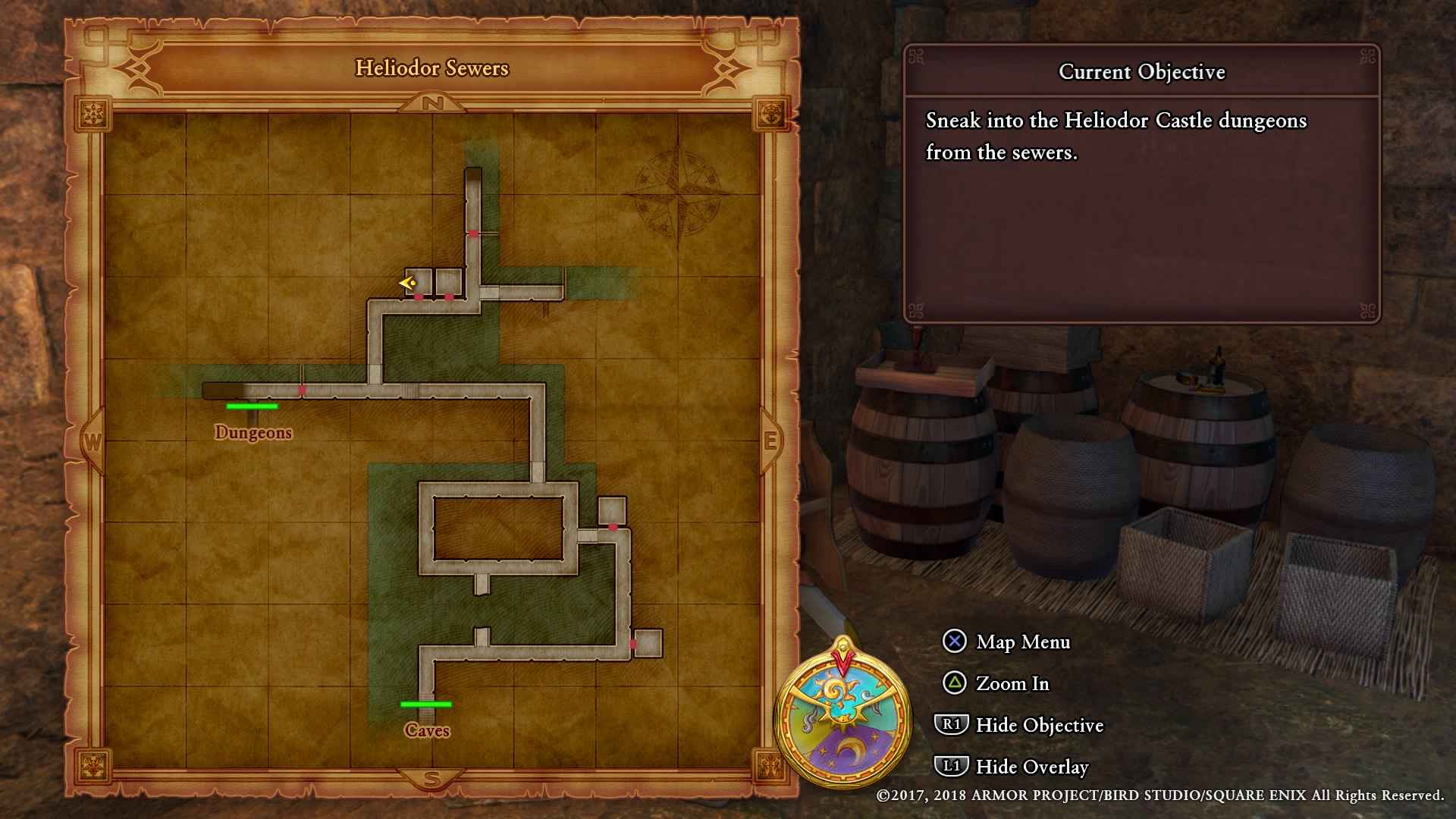The width and height of the screenshot is (1456, 819).
Task: Open the Map Menu option
Action: (1022, 642)
